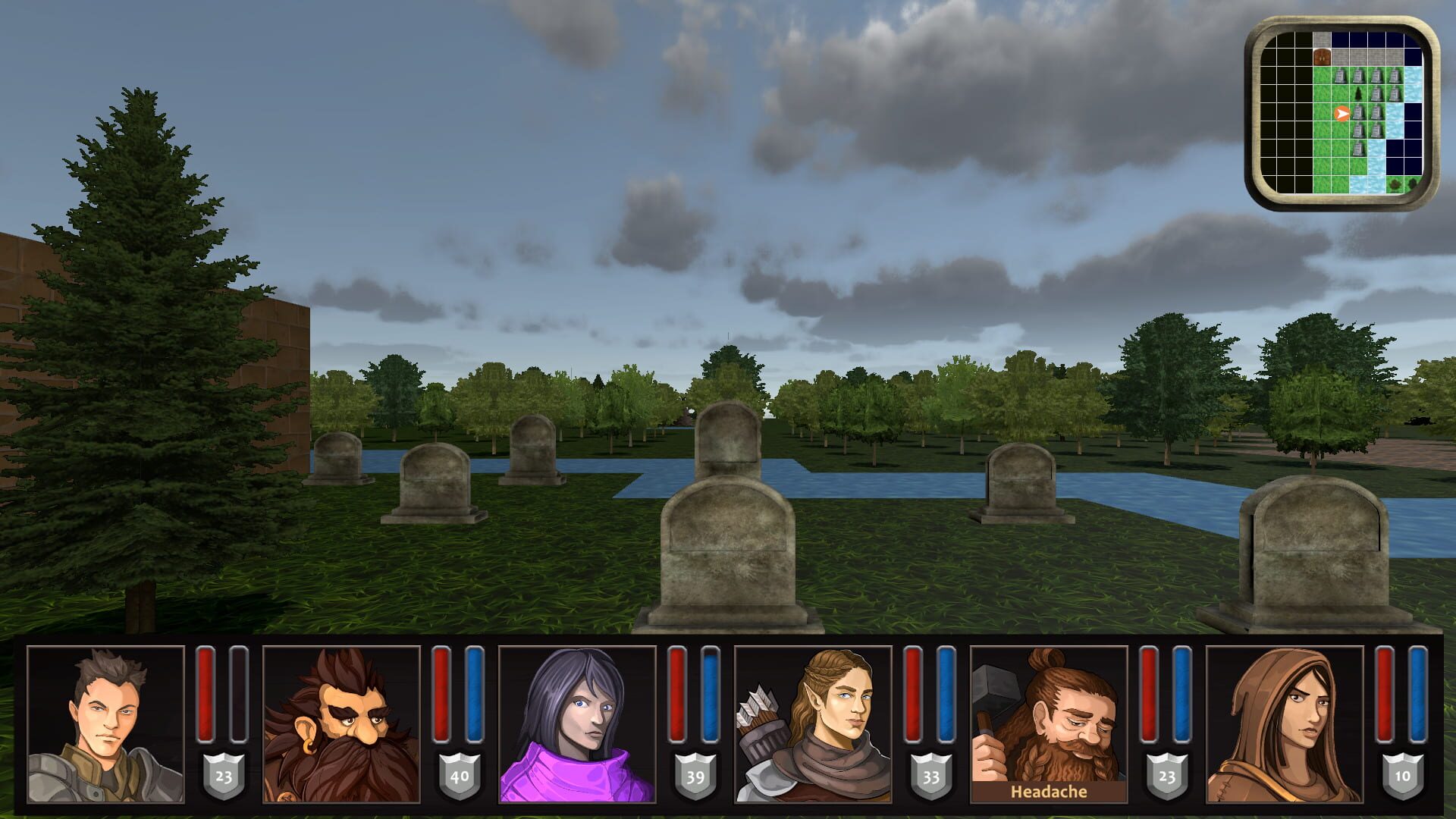The width and height of the screenshot is (1456, 819).
Task: Click the brown door icon on the minimap
Action: tap(1321, 58)
